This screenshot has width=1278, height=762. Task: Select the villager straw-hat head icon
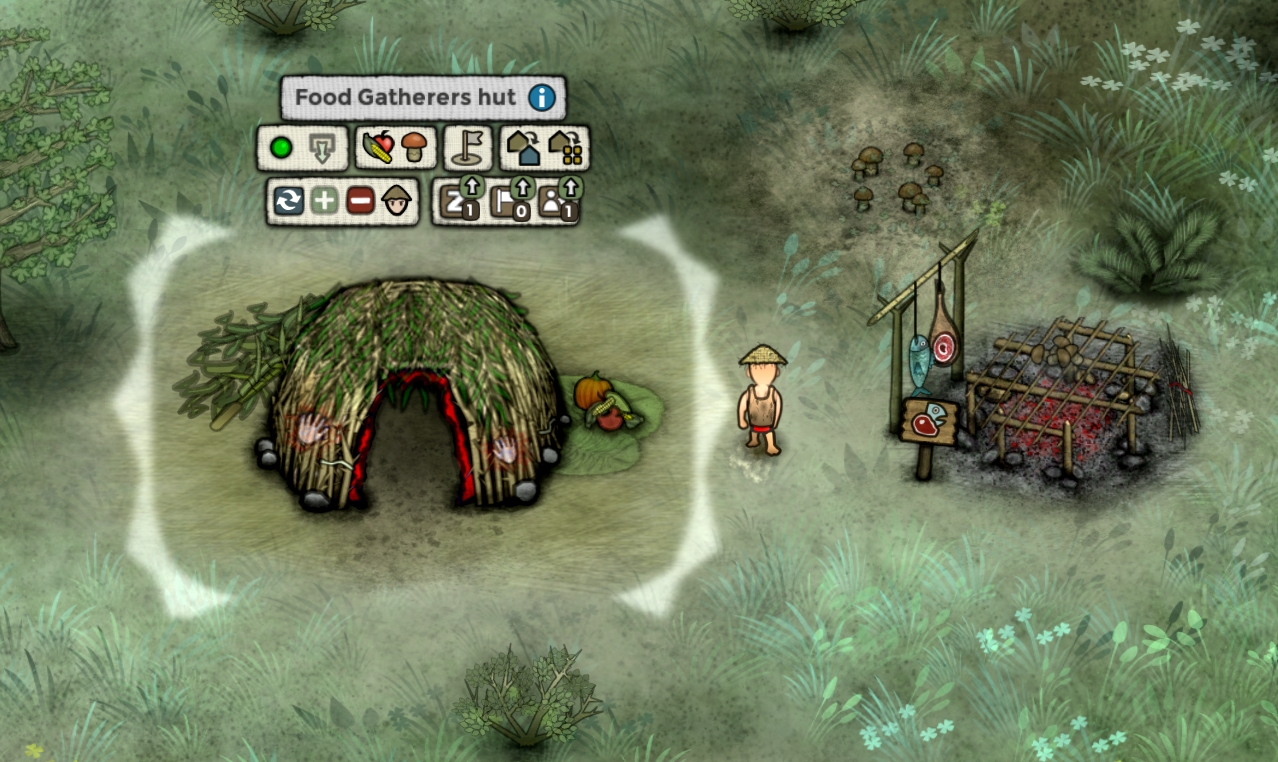pos(397,200)
